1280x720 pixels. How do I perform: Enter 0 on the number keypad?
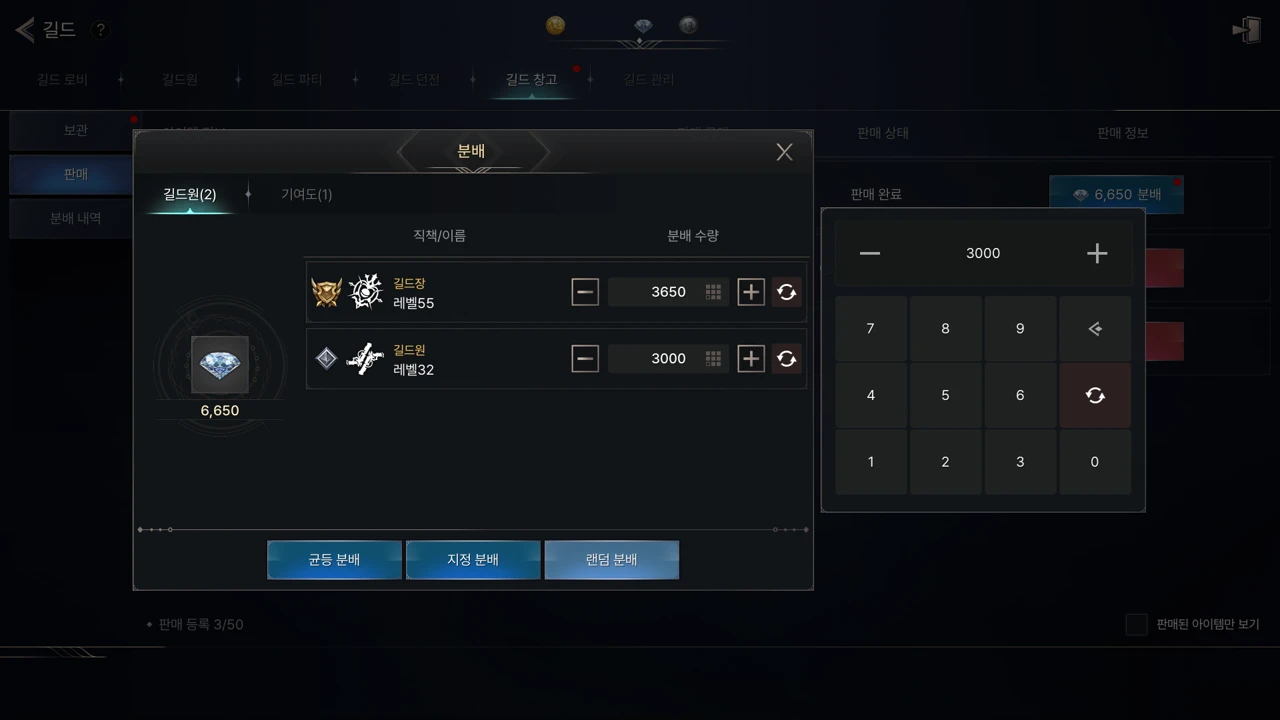pos(1094,462)
